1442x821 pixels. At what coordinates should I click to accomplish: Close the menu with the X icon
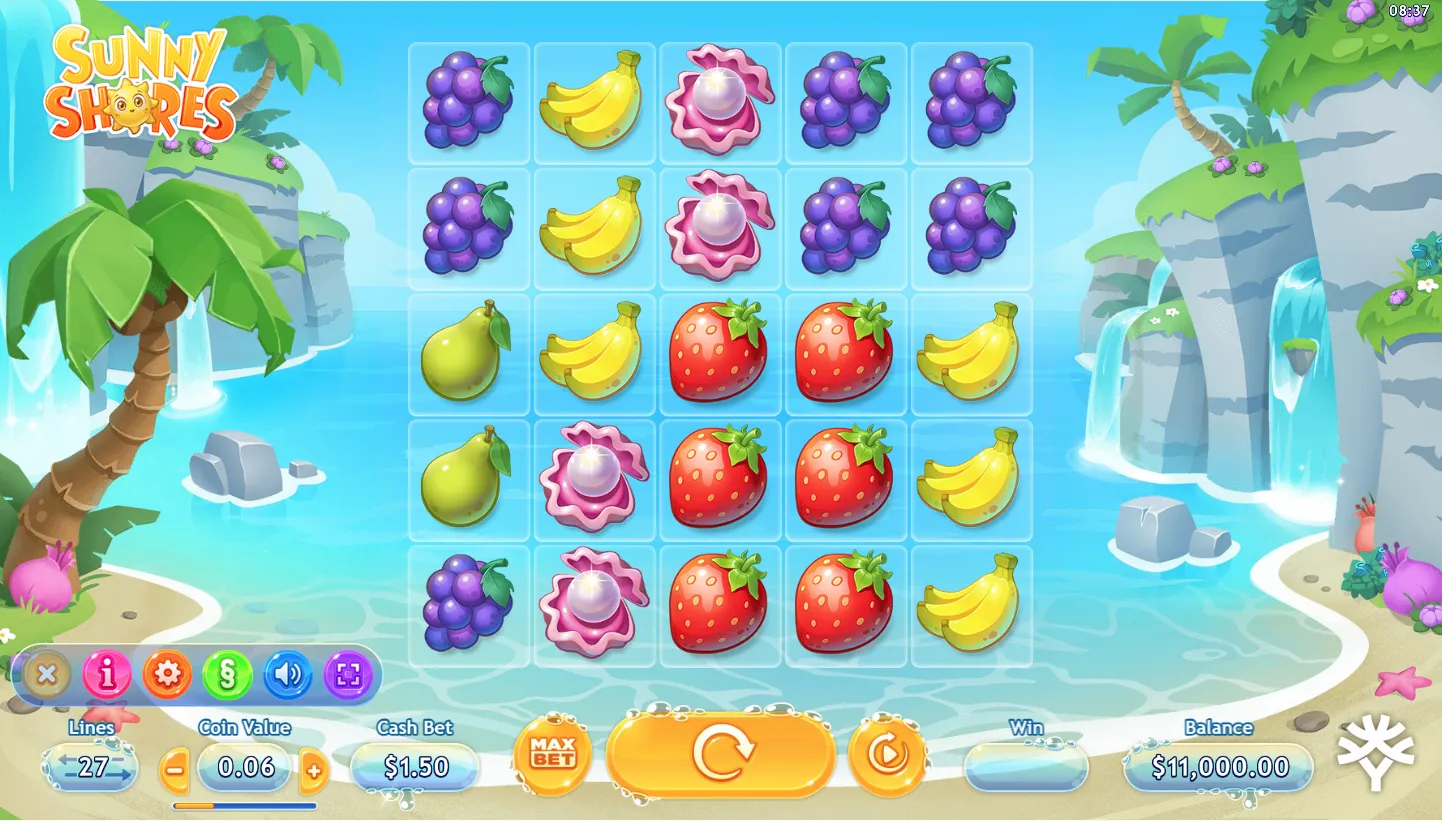[46, 675]
